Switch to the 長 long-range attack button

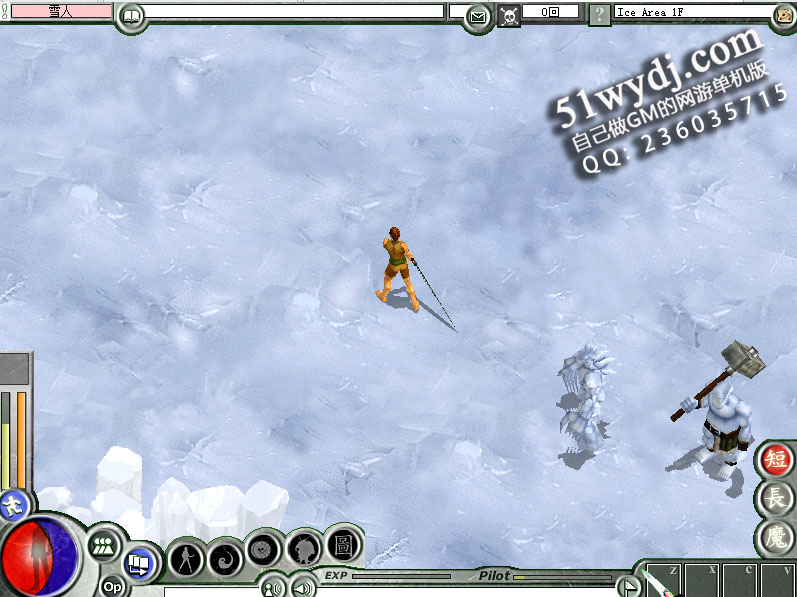[776, 498]
